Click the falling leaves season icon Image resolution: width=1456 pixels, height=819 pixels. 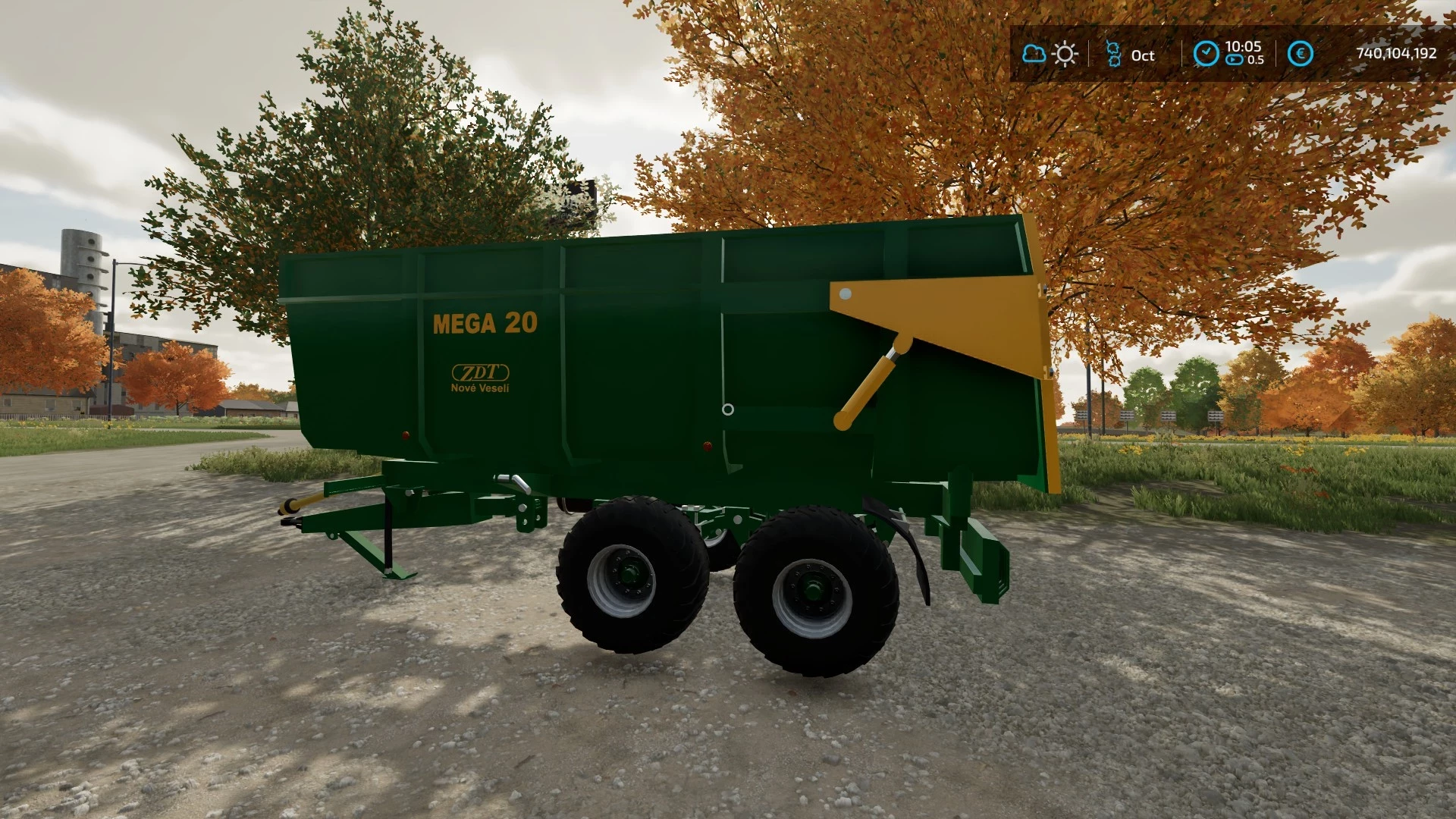coord(1112,54)
